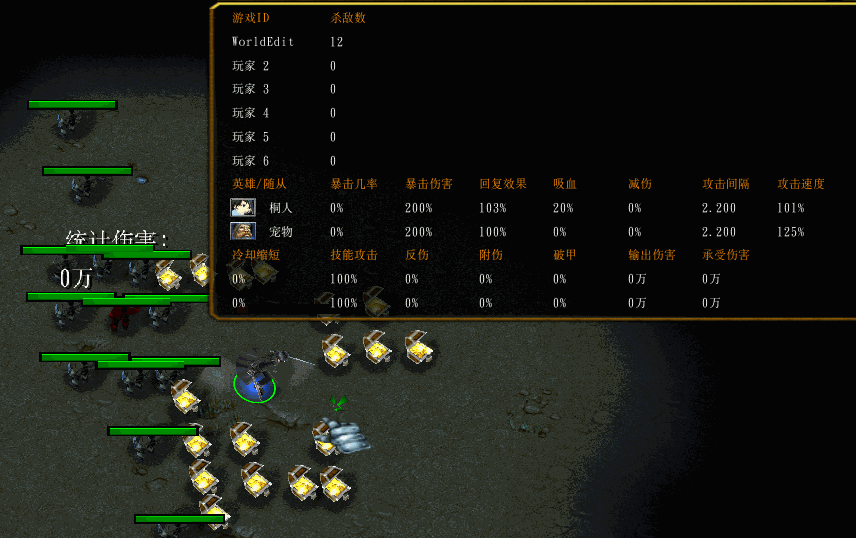856x538 pixels.
Task: Select the WorldEdit player row
Action: pos(262,42)
